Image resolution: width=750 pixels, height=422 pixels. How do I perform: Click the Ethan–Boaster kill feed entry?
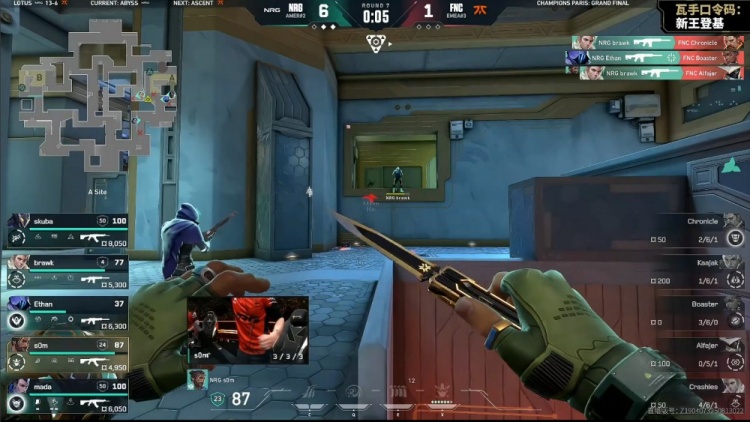click(655, 58)
